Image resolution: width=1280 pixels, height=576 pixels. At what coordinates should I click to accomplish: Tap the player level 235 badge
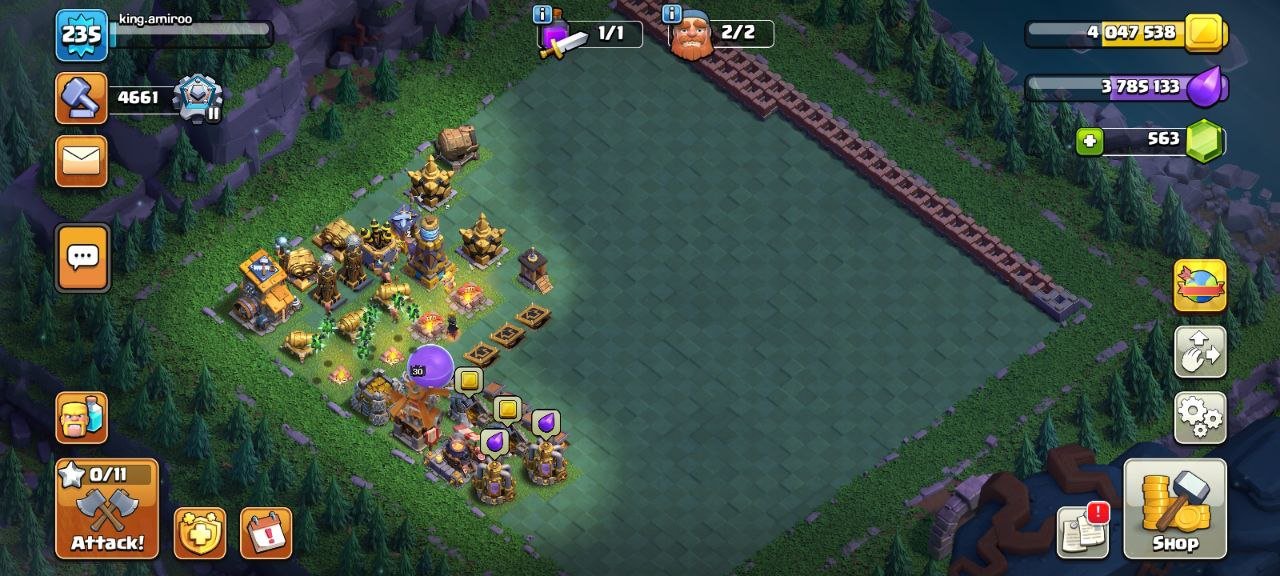coord(81,35)
